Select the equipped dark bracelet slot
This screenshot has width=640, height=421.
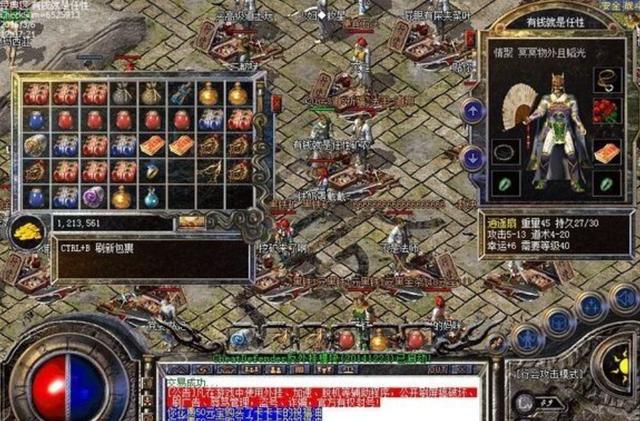(505, 151)
